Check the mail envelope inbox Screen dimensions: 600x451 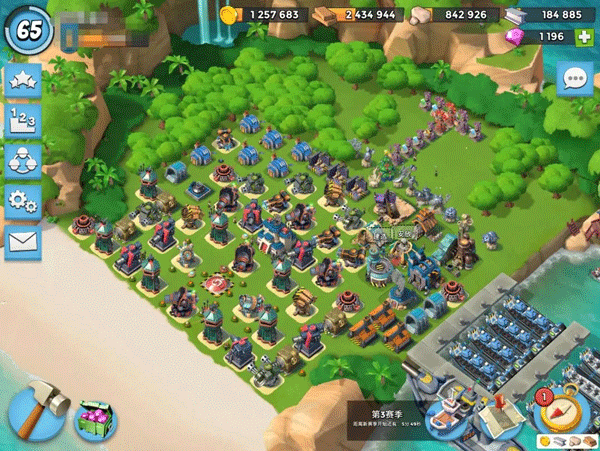[23, 240]
